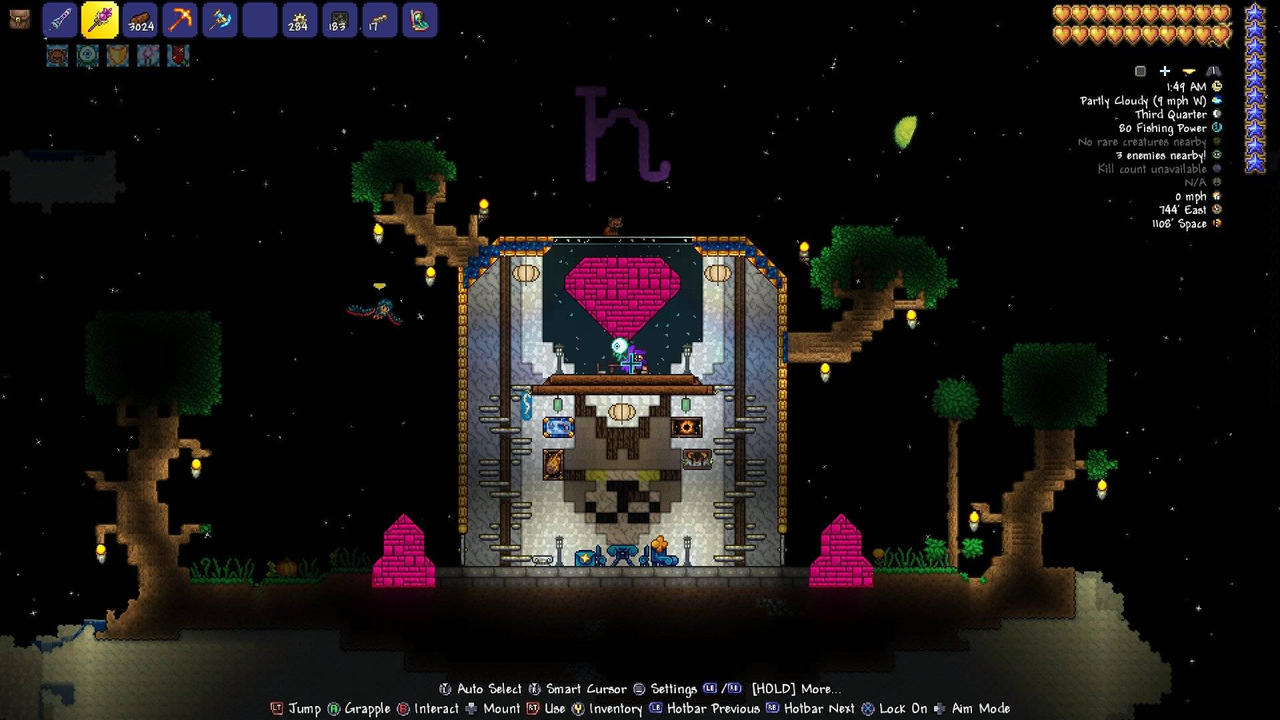
Task: Click the minimap zoom in plus icon
Action: coord(1165,71)
